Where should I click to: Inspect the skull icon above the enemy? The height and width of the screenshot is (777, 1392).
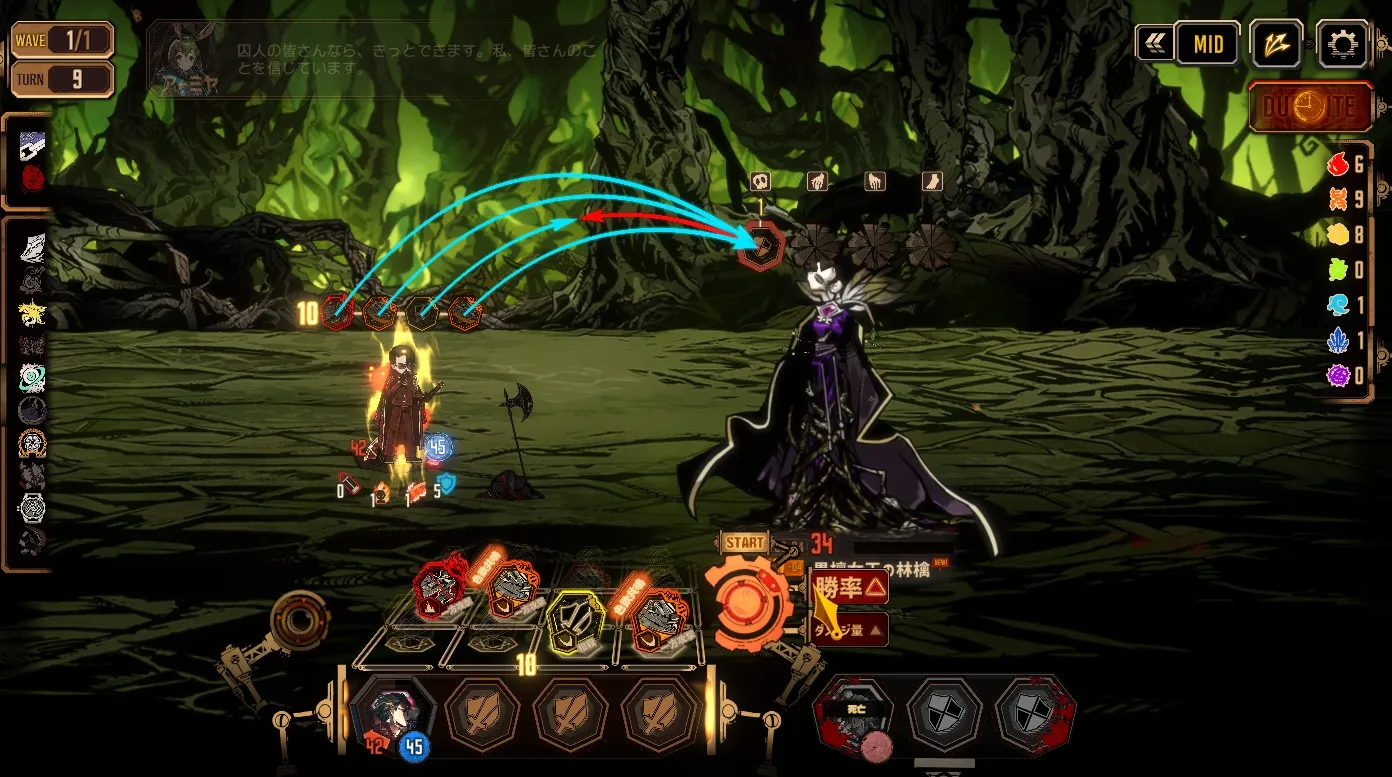click(759, 181)
